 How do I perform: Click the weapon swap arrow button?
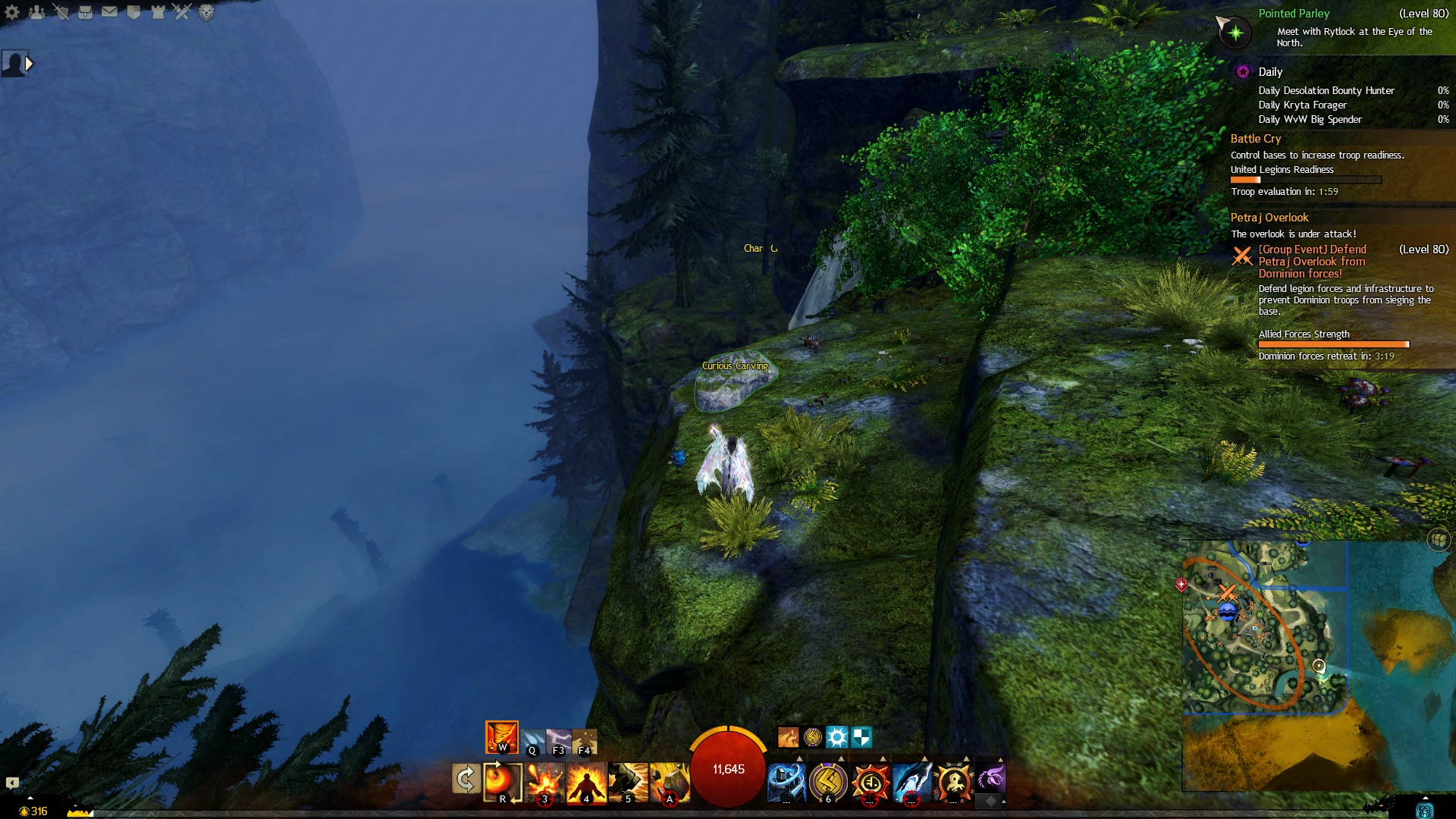(466, 779)
